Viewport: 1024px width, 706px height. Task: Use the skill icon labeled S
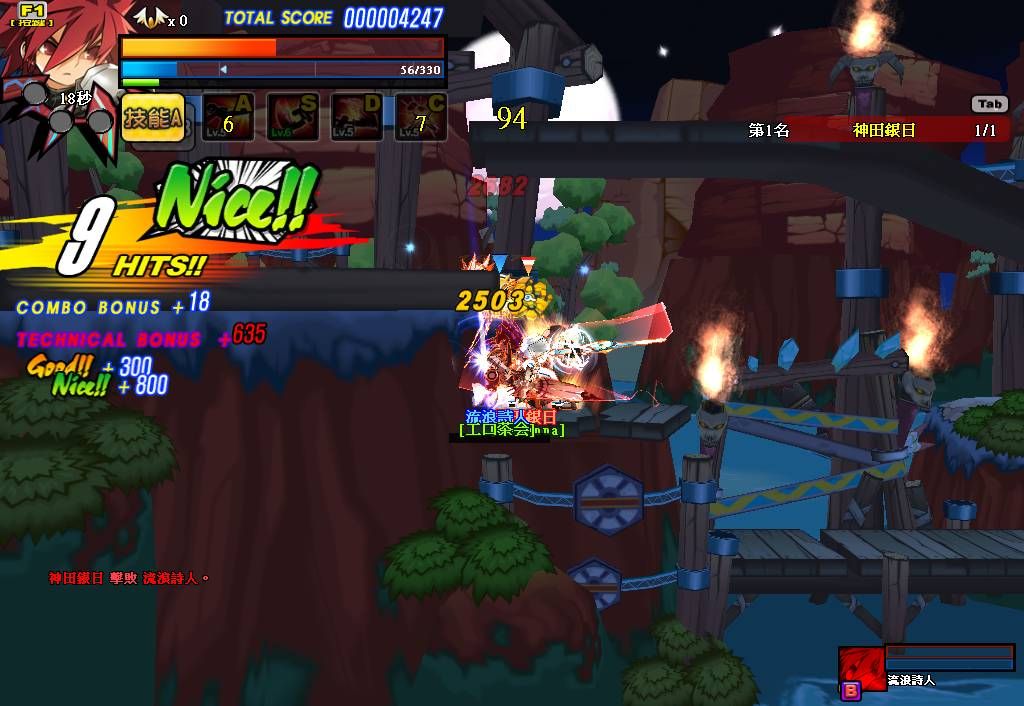(x=292, y=117)
